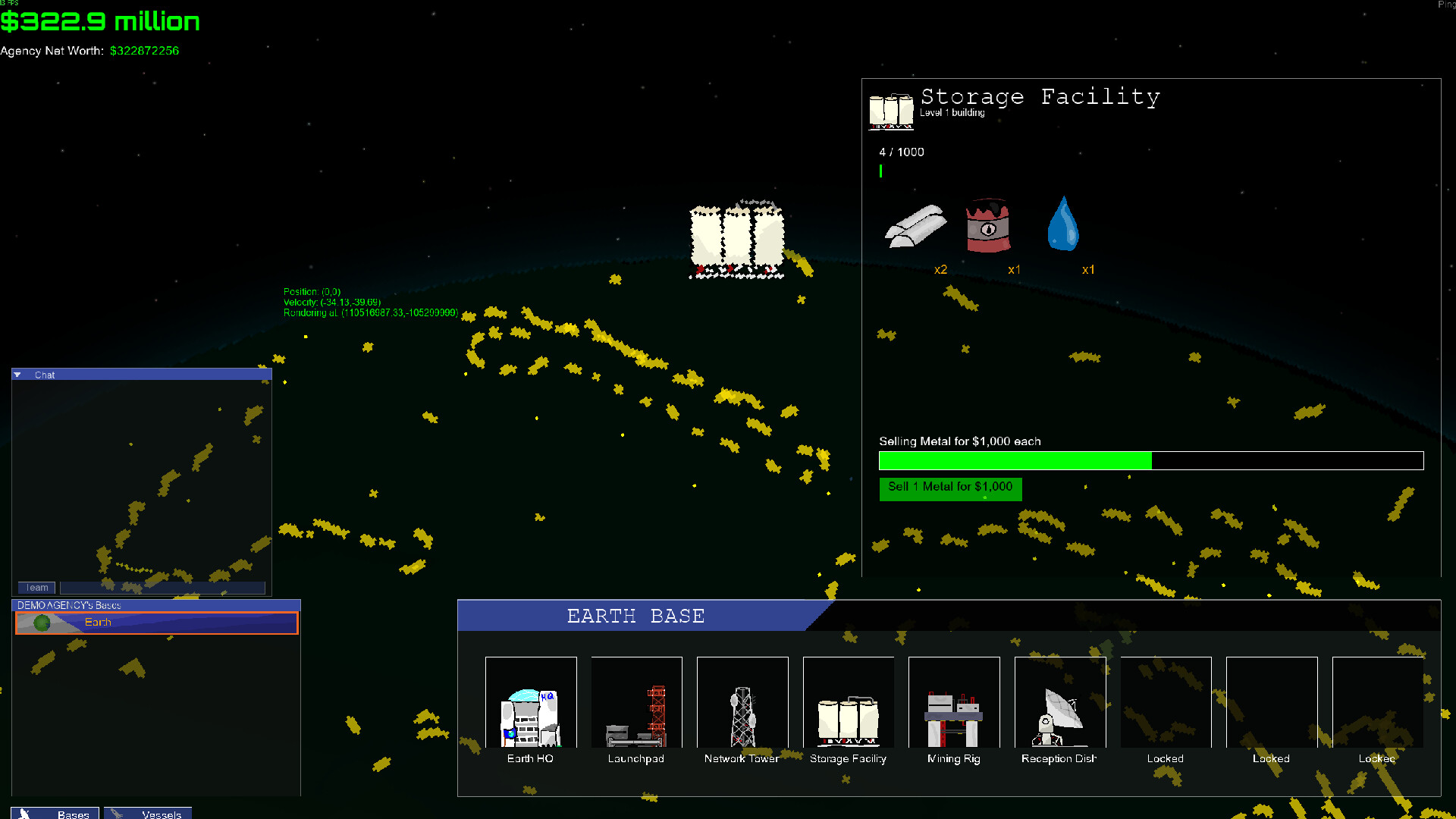Click the metal ingots resource icon

915,226
